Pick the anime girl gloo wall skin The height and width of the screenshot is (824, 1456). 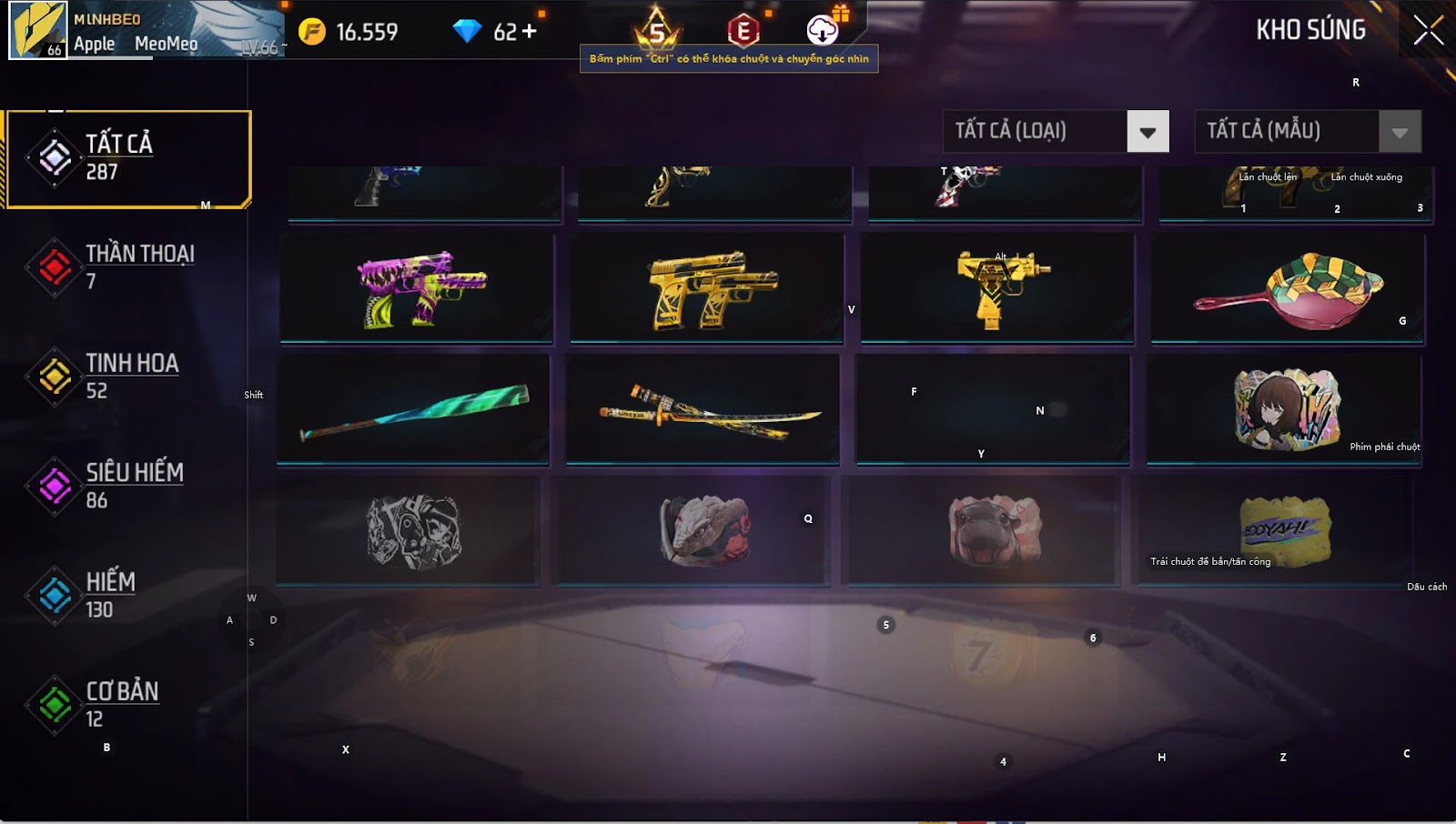[x=1283, y=409]
